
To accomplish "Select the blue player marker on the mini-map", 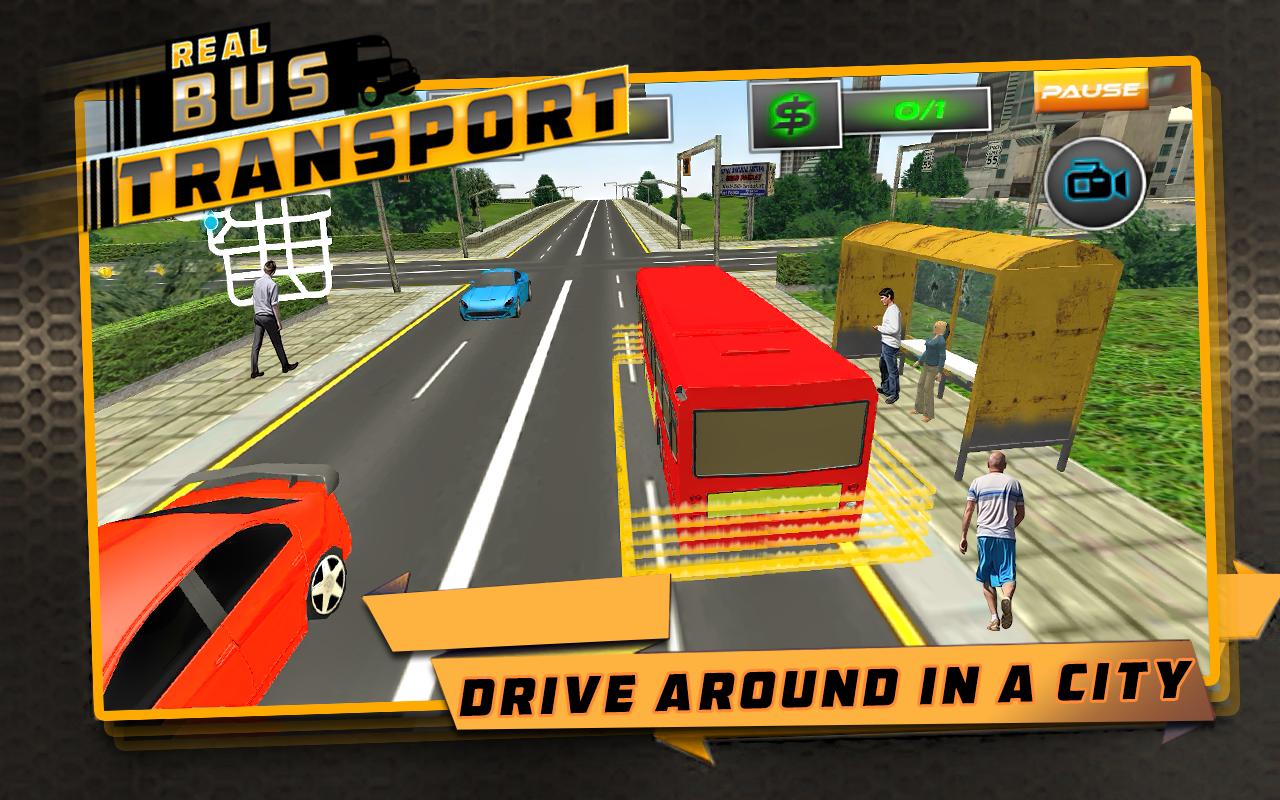I will tap(212, 222).
